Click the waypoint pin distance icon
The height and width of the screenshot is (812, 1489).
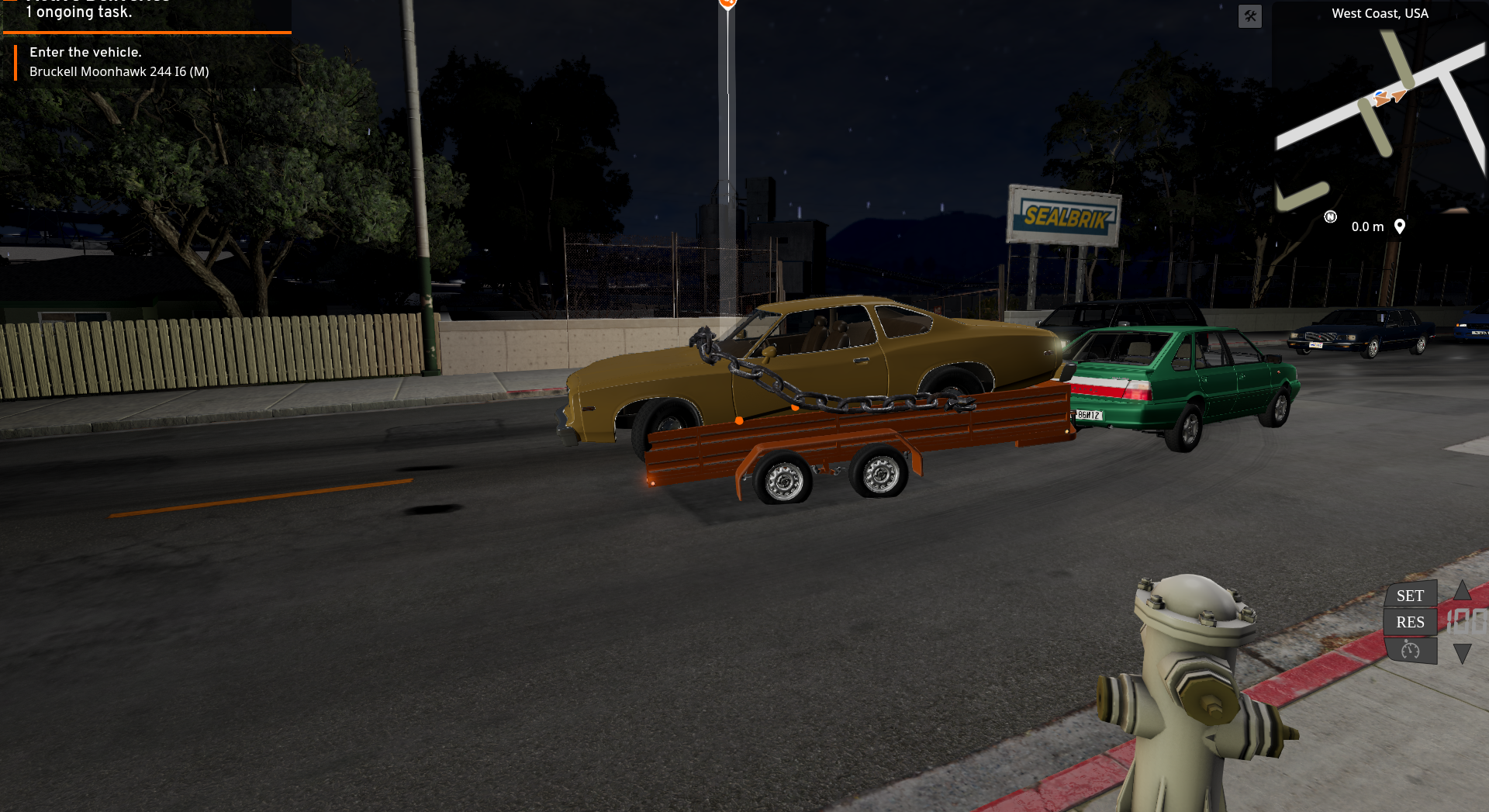coord(1400,226)
